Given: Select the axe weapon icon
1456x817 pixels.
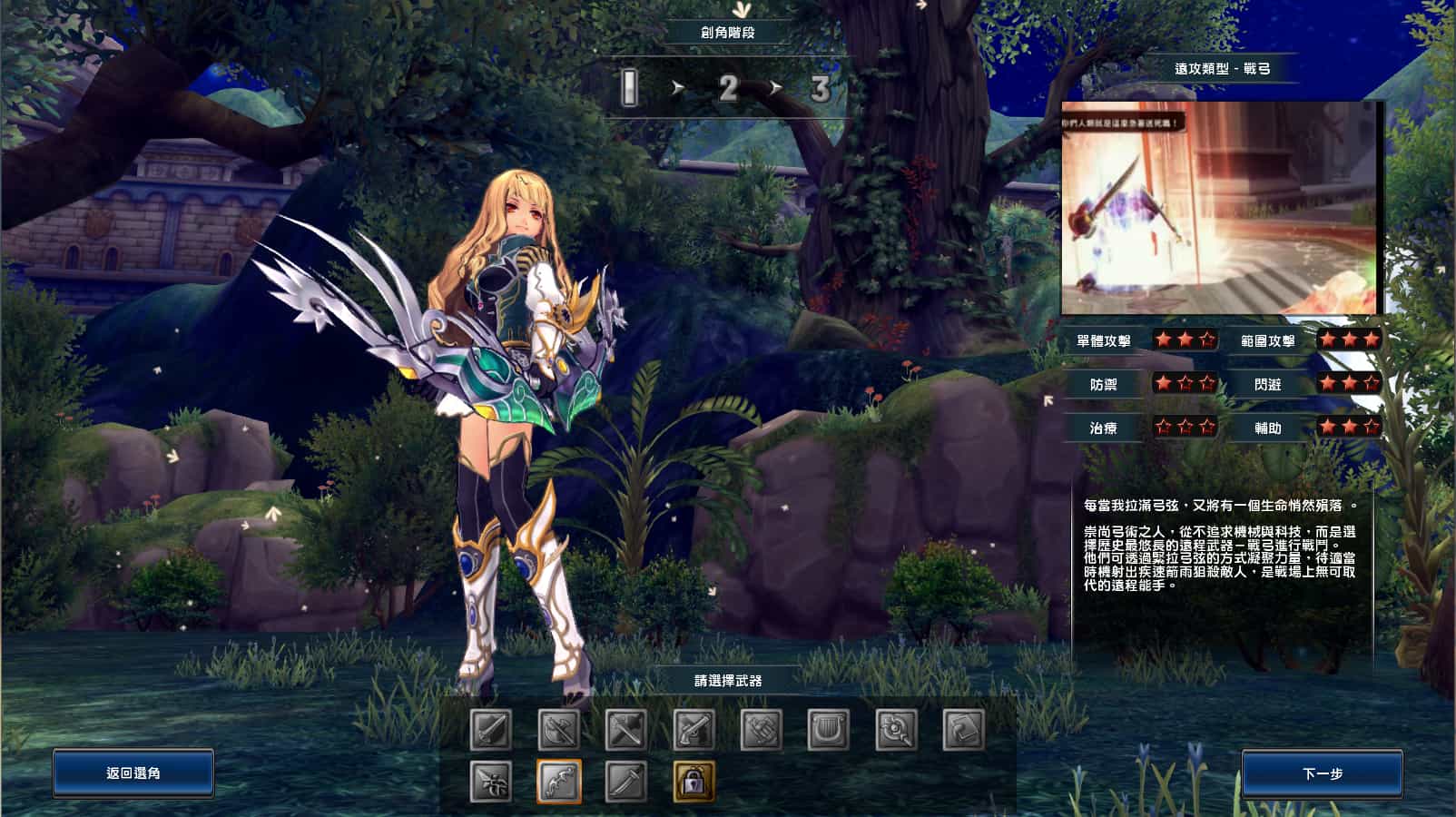Looking at the screenshot, I should click(558, 729).
